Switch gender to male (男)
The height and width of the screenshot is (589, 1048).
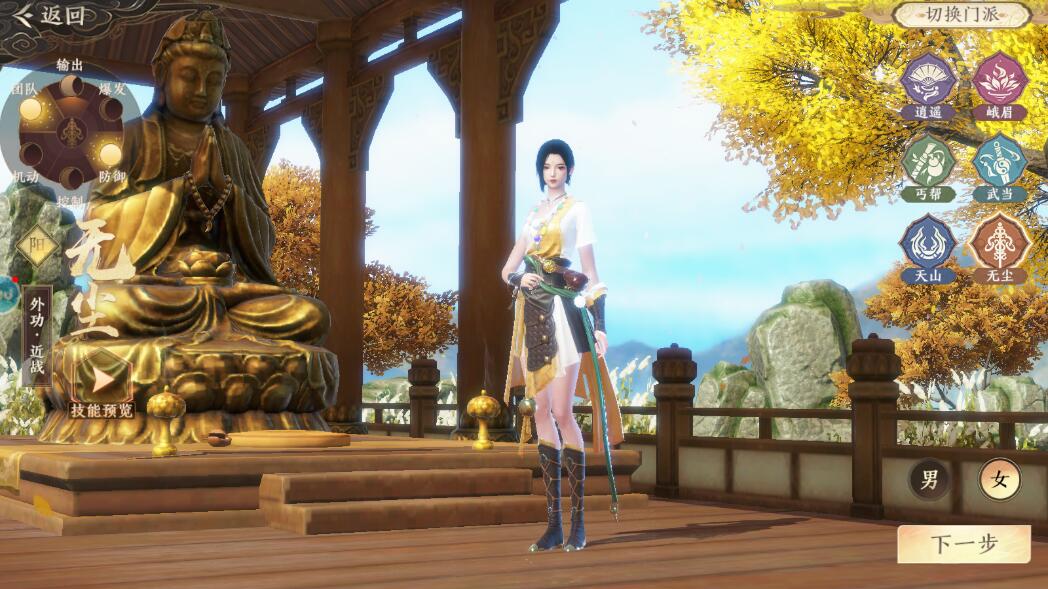pyautogui.click(x=929, y=480)
